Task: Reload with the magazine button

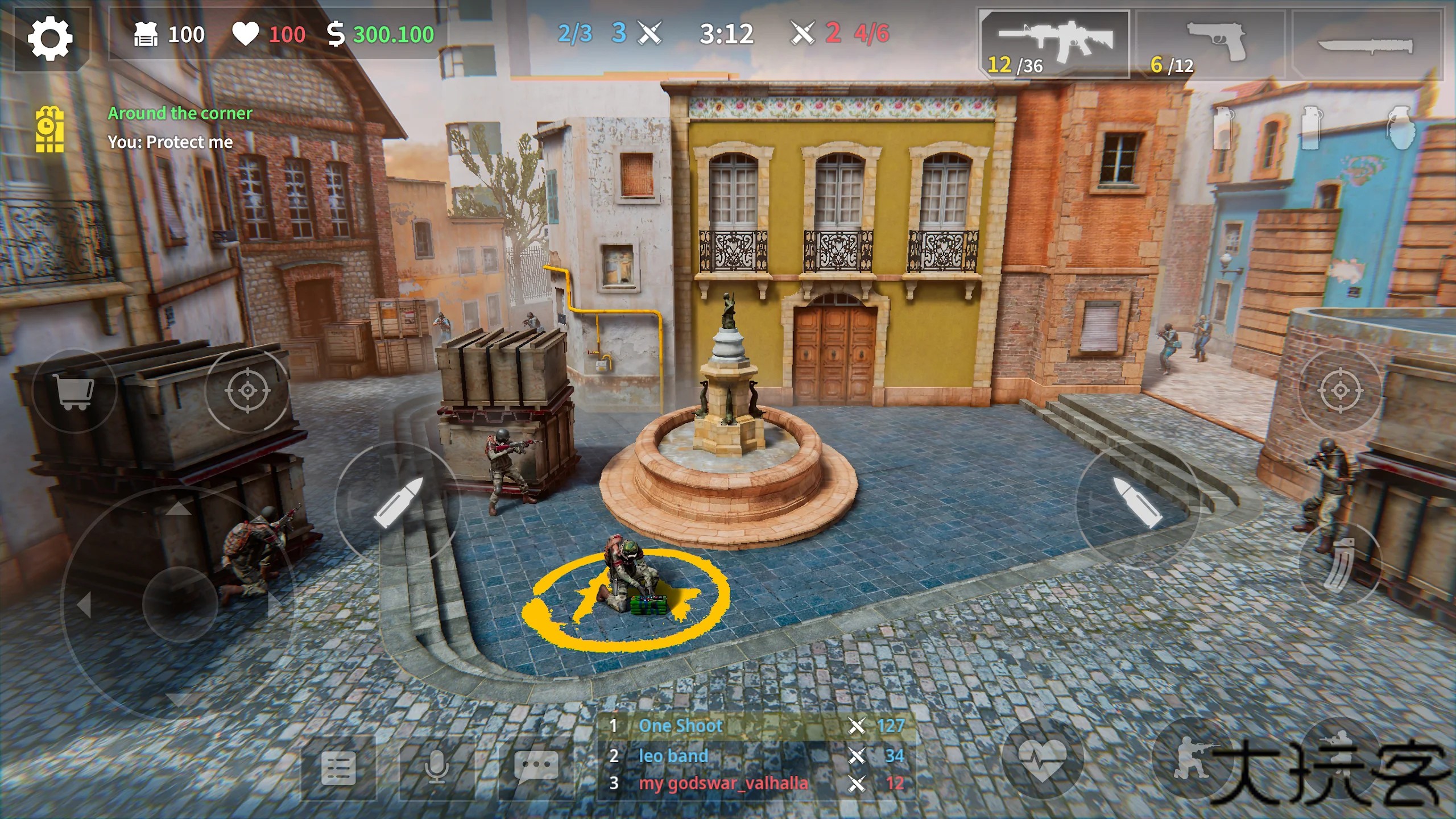Action: tap(1340, 563)
